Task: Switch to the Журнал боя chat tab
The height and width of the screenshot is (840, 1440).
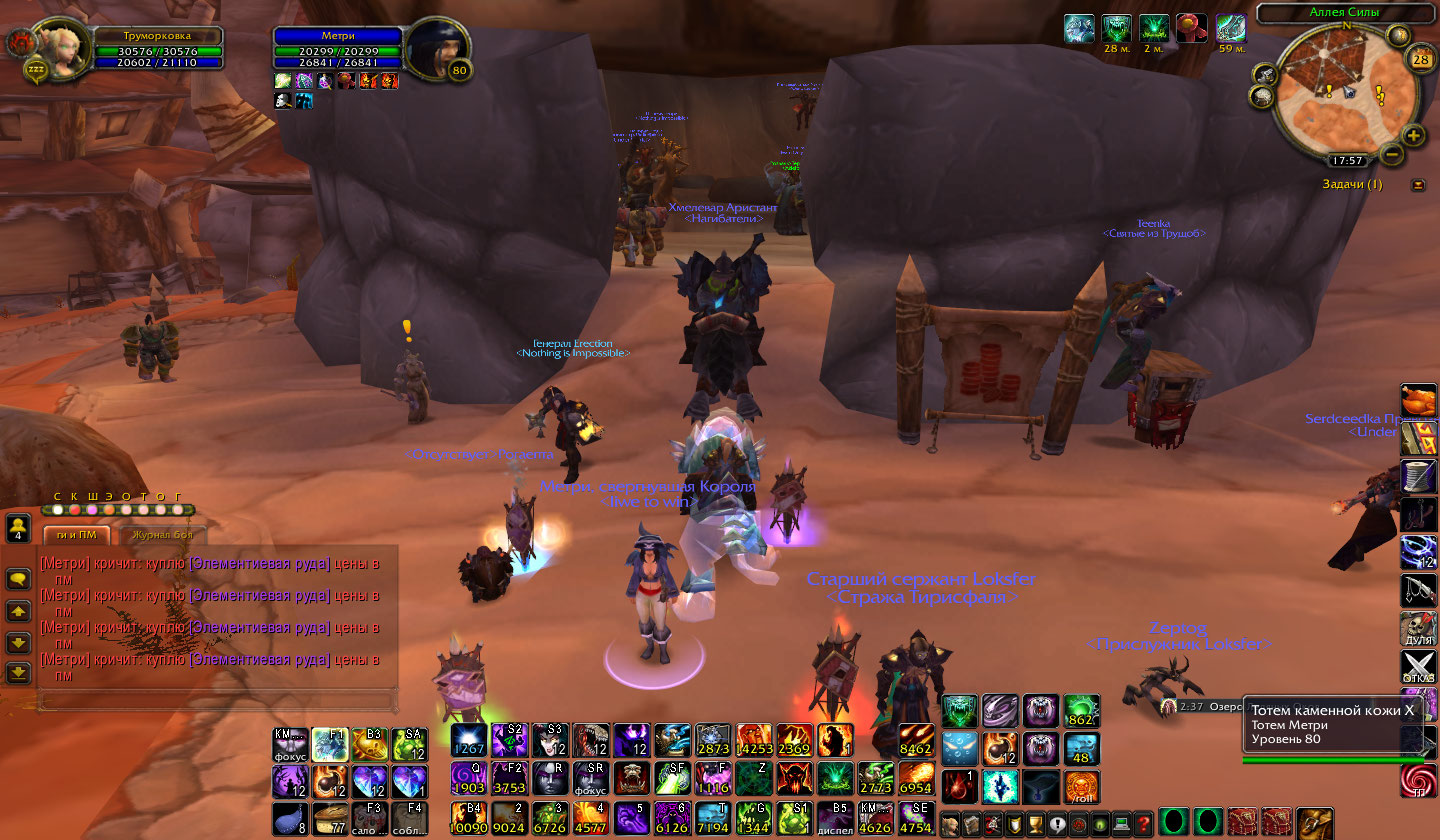Action: tap(167, 535)
